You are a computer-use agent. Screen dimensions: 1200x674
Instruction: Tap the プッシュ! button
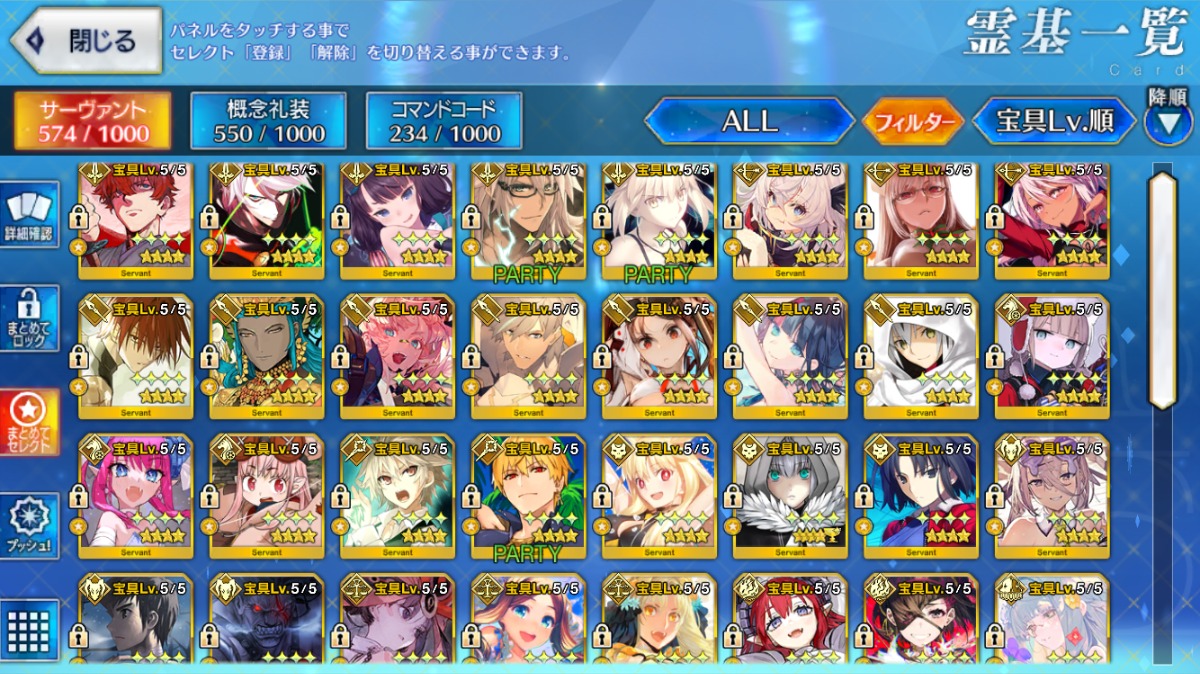coord(29,525)
